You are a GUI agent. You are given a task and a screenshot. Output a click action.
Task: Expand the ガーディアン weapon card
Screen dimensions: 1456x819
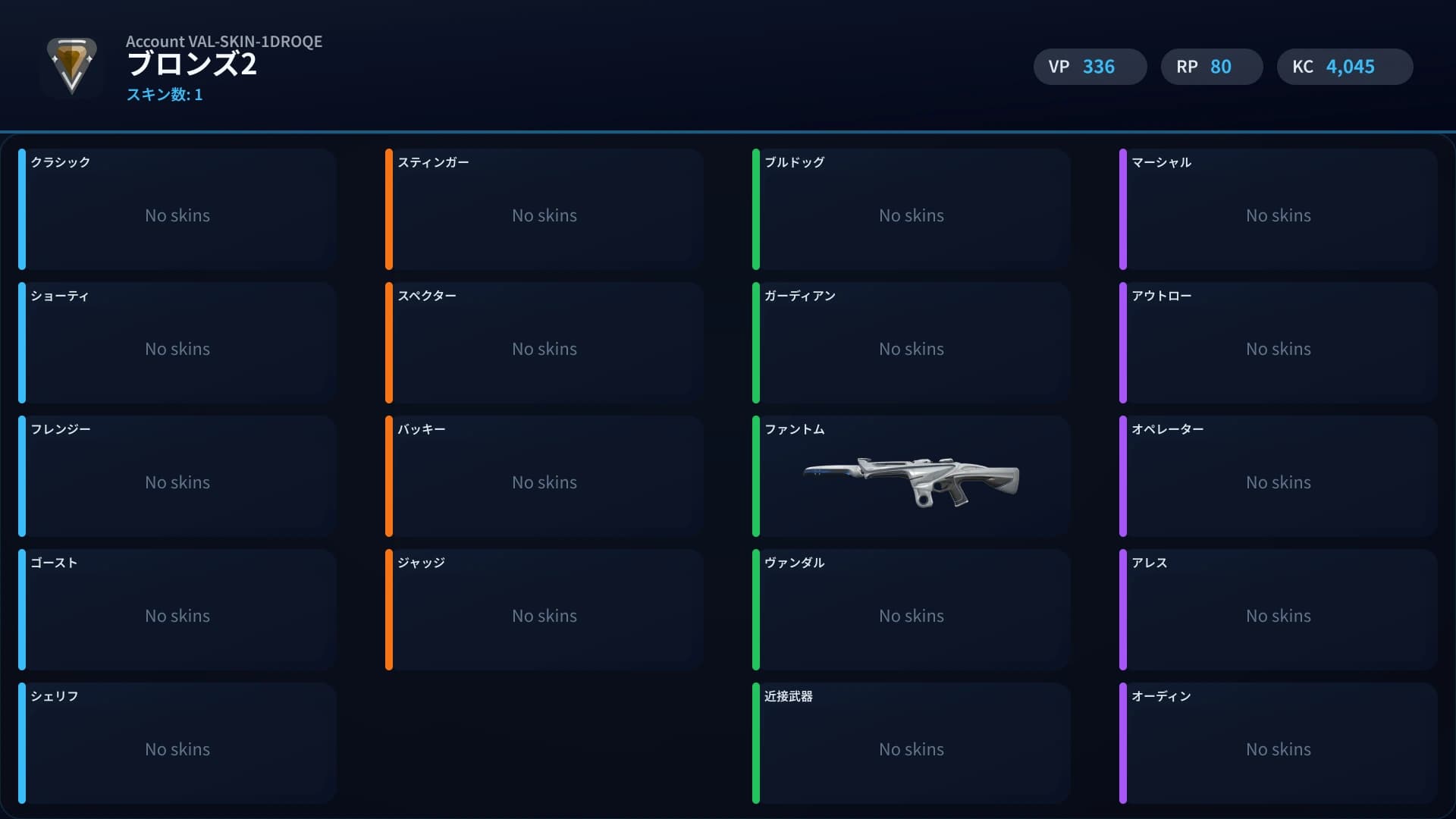tap(912, 343)
